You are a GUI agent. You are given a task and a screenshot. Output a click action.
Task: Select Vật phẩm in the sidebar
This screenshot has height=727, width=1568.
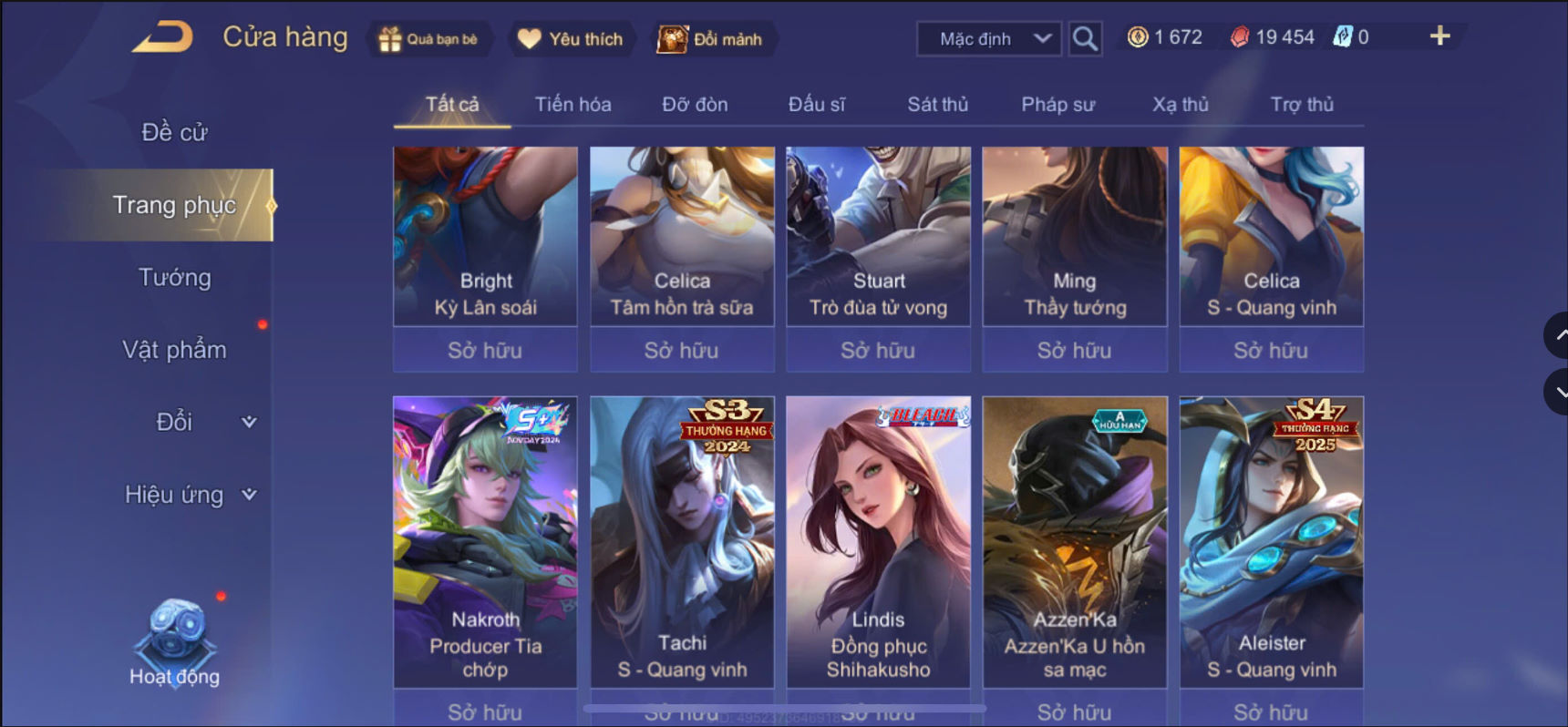pyautogui.click(x=174, y=349)
